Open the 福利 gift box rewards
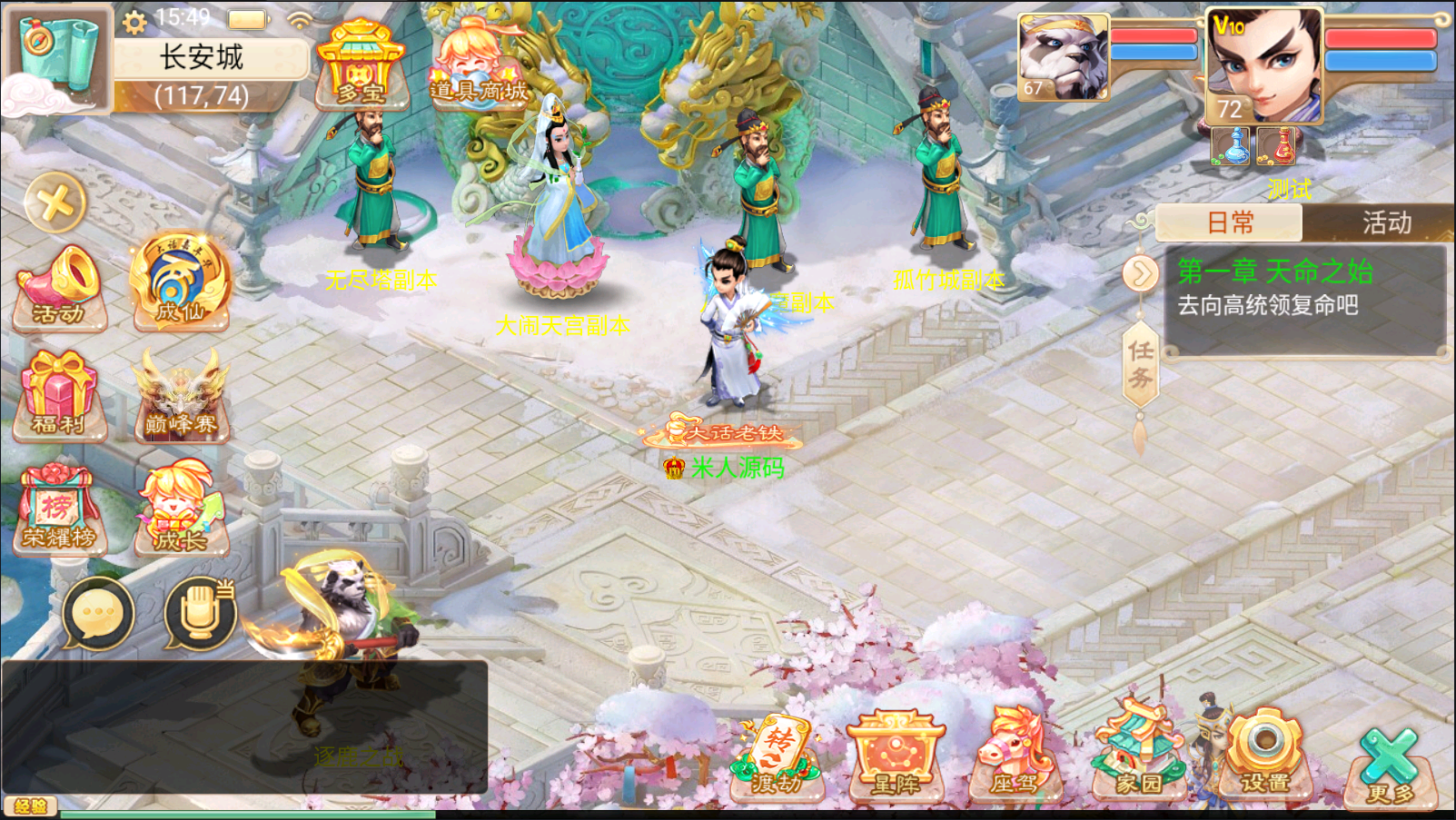Screen dimensions: 1456x820 60,396
